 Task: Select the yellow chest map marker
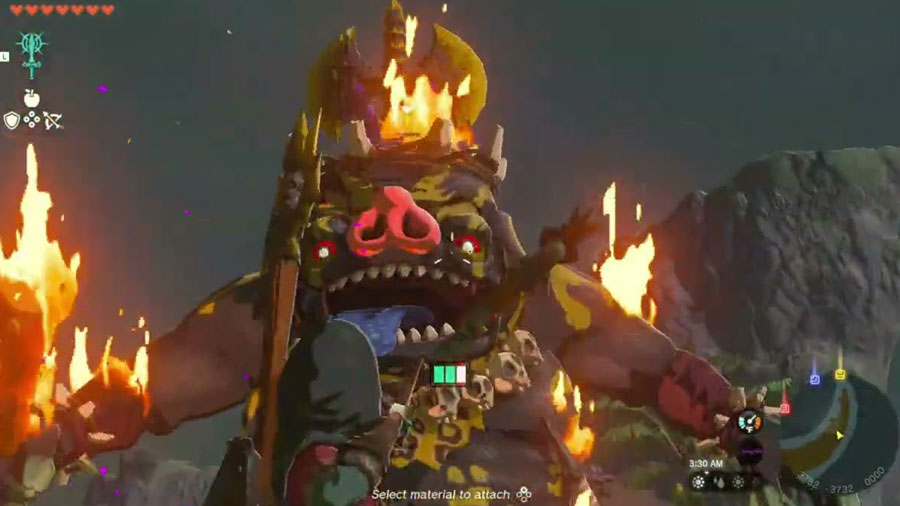coord(840,374)
